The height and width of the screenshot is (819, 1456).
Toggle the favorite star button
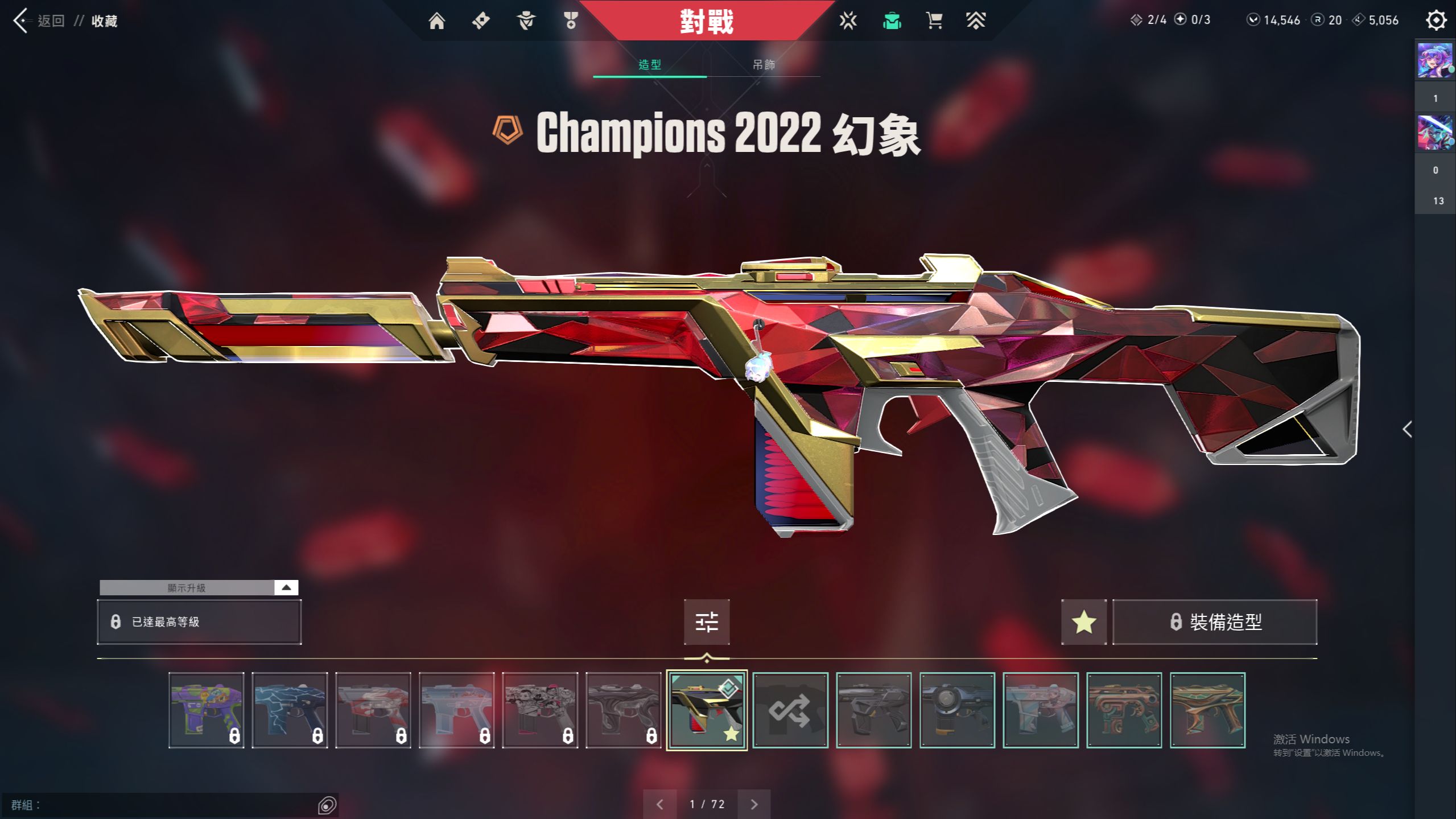[1083, 622]
